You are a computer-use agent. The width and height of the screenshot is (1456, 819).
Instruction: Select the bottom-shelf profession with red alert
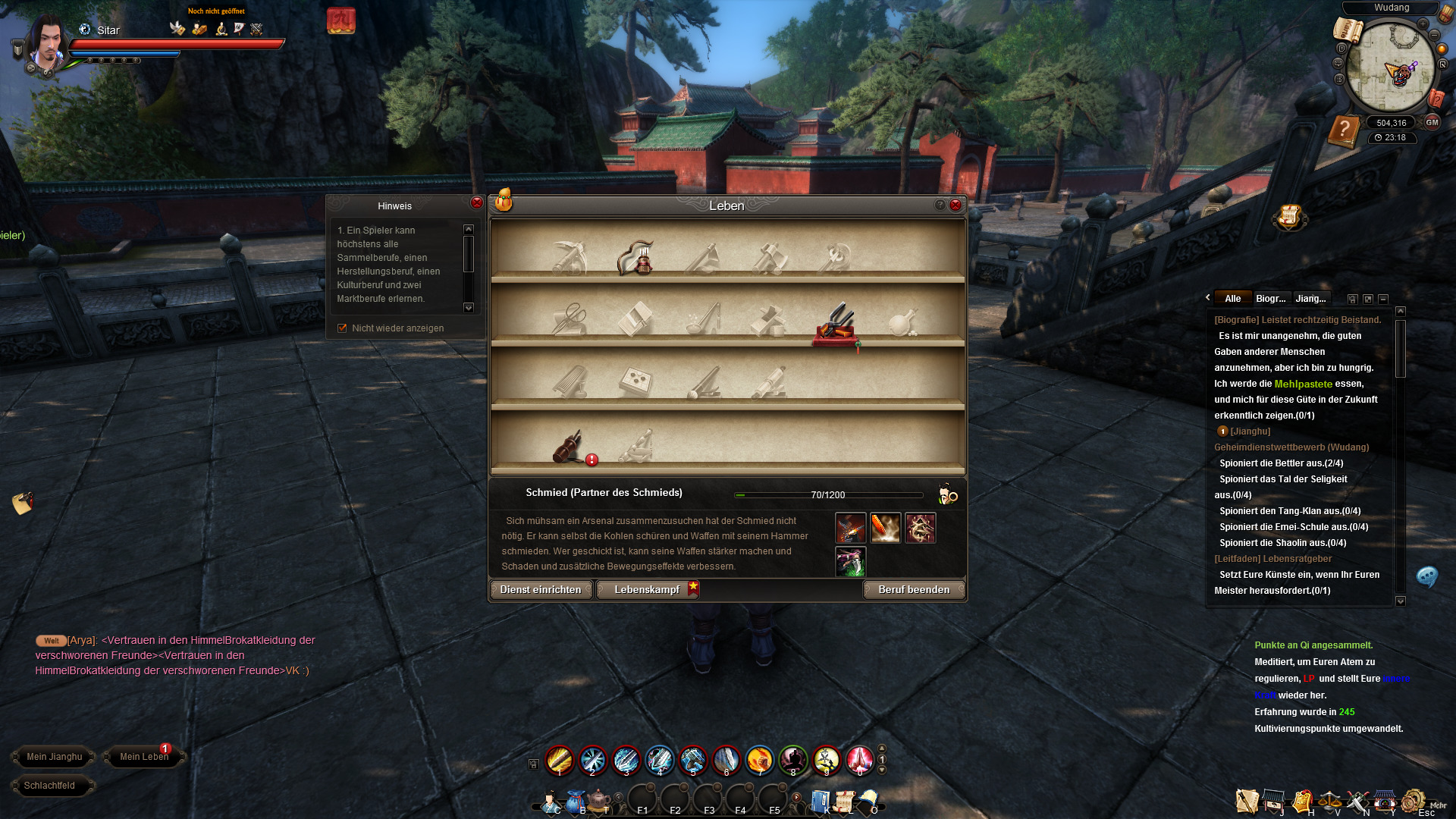click(569, 447)
